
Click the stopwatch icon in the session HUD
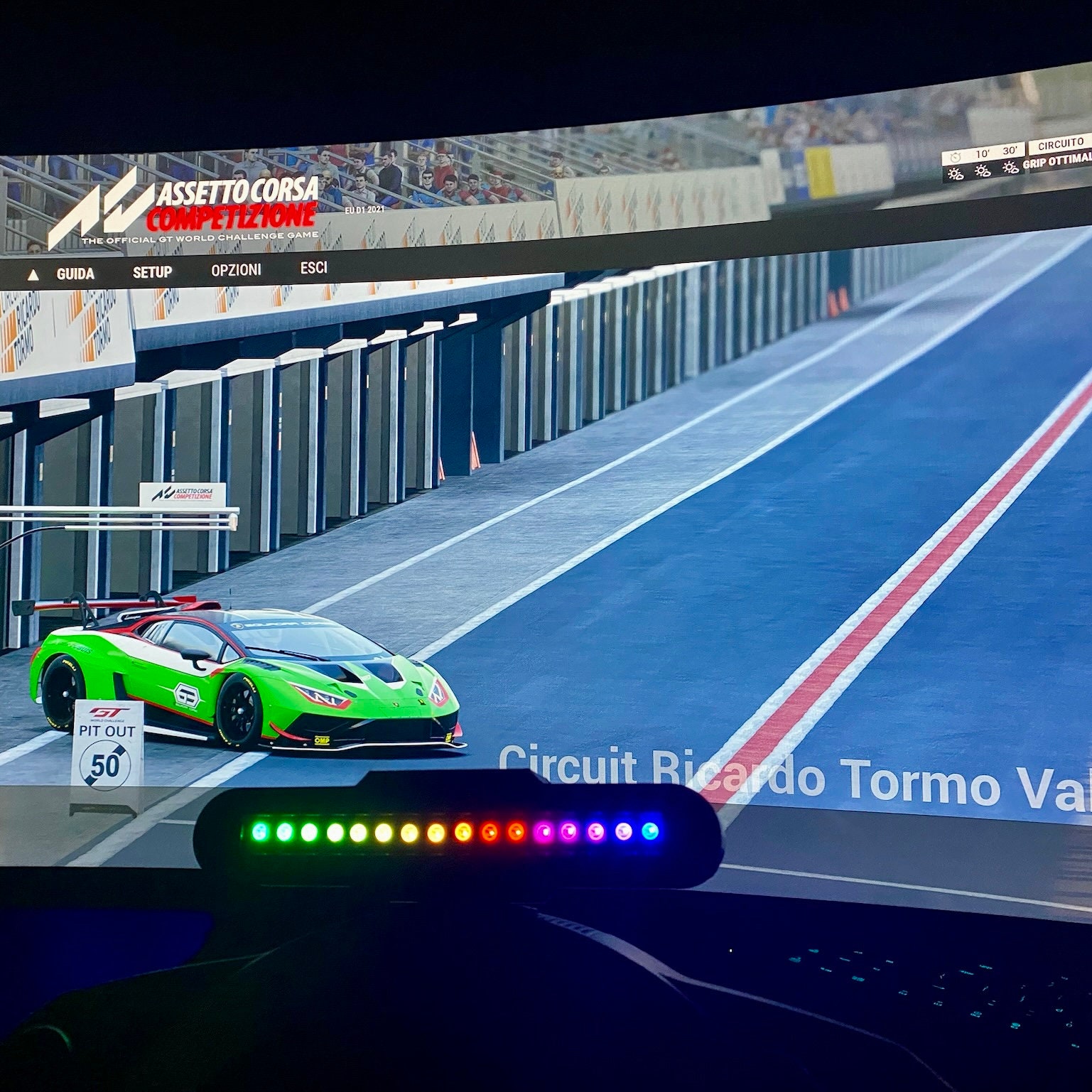tap(956, 156)
